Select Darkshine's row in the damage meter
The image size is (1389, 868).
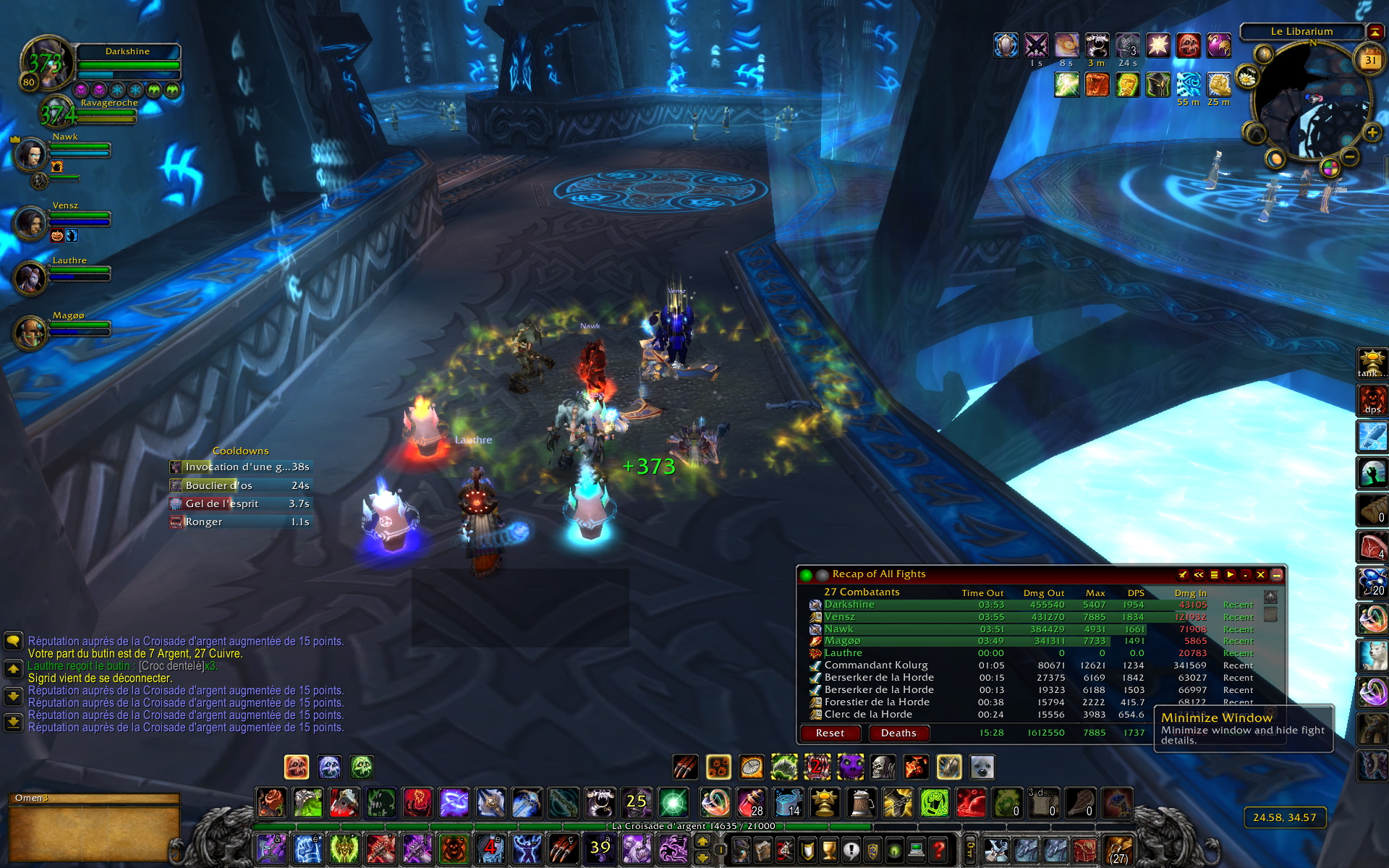point(849,605)
